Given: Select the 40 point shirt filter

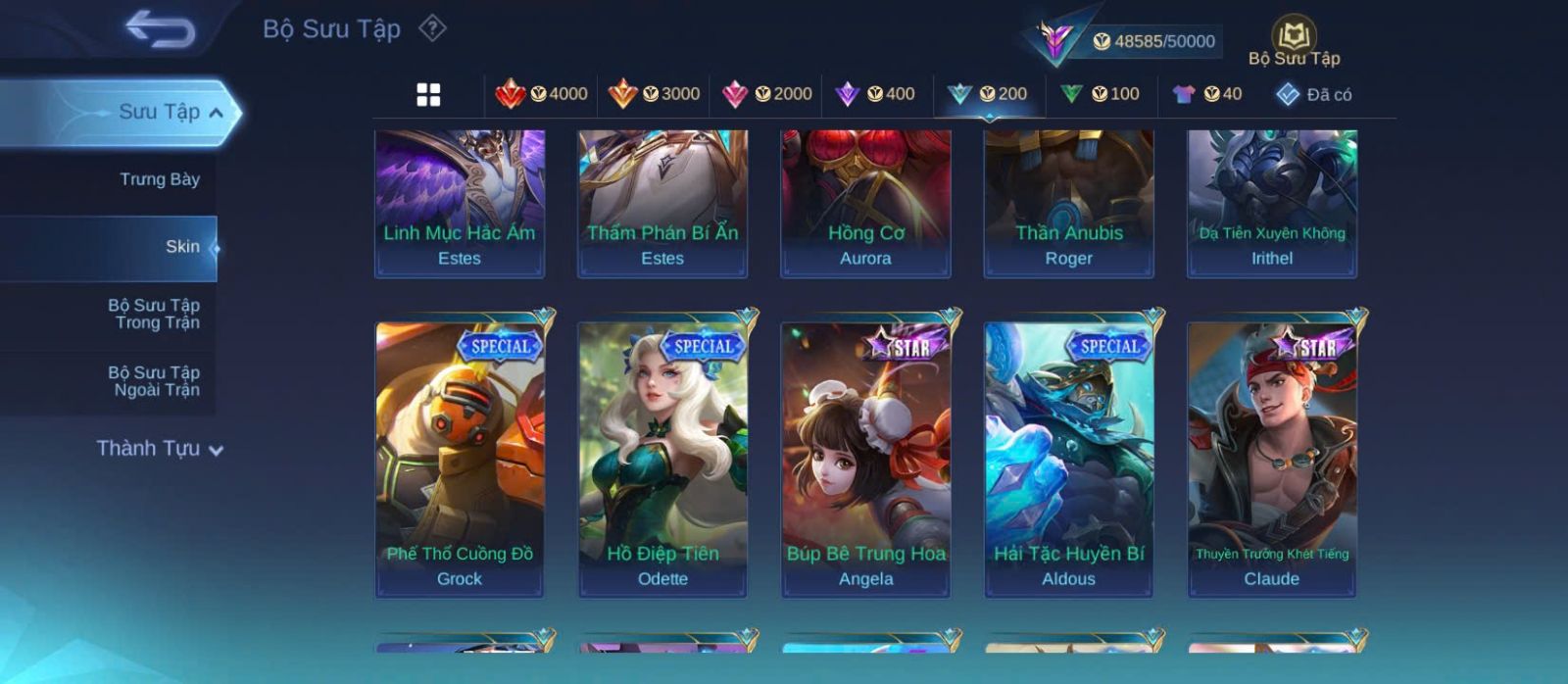Looking at the screenshot, I should (1207, 94).
